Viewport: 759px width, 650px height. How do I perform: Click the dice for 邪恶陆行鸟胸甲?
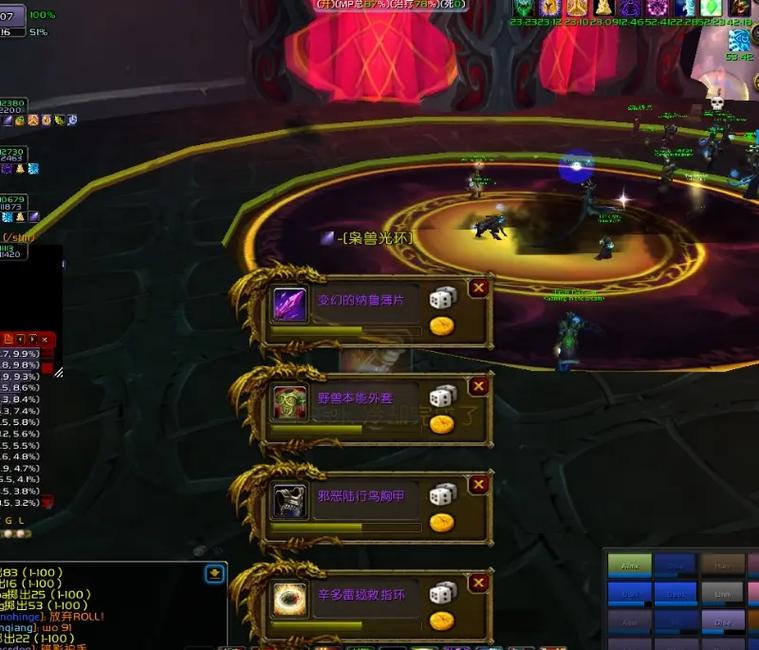(442, 495)
